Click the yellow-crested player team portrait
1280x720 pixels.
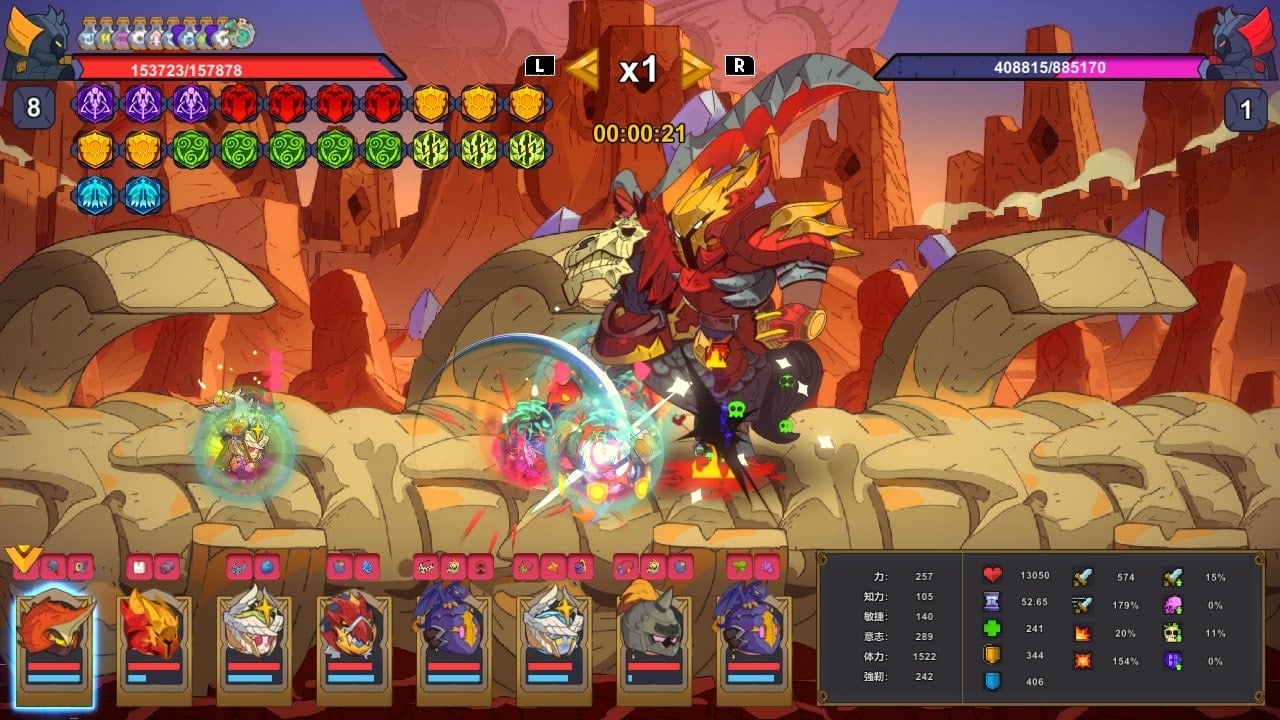[x=35, y=42]
